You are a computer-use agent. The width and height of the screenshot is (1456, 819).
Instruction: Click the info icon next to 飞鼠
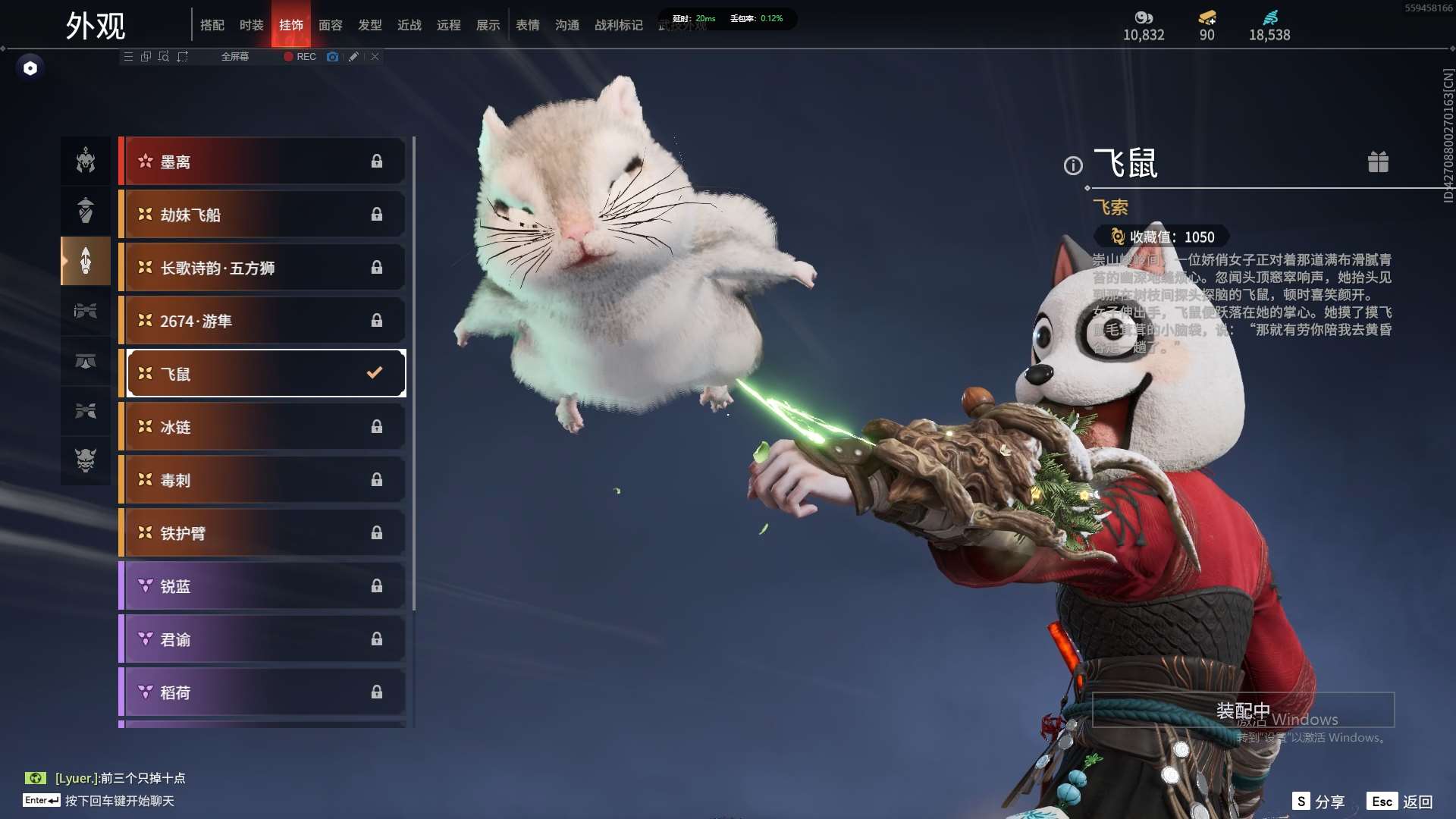click(x=1073, y=165)
